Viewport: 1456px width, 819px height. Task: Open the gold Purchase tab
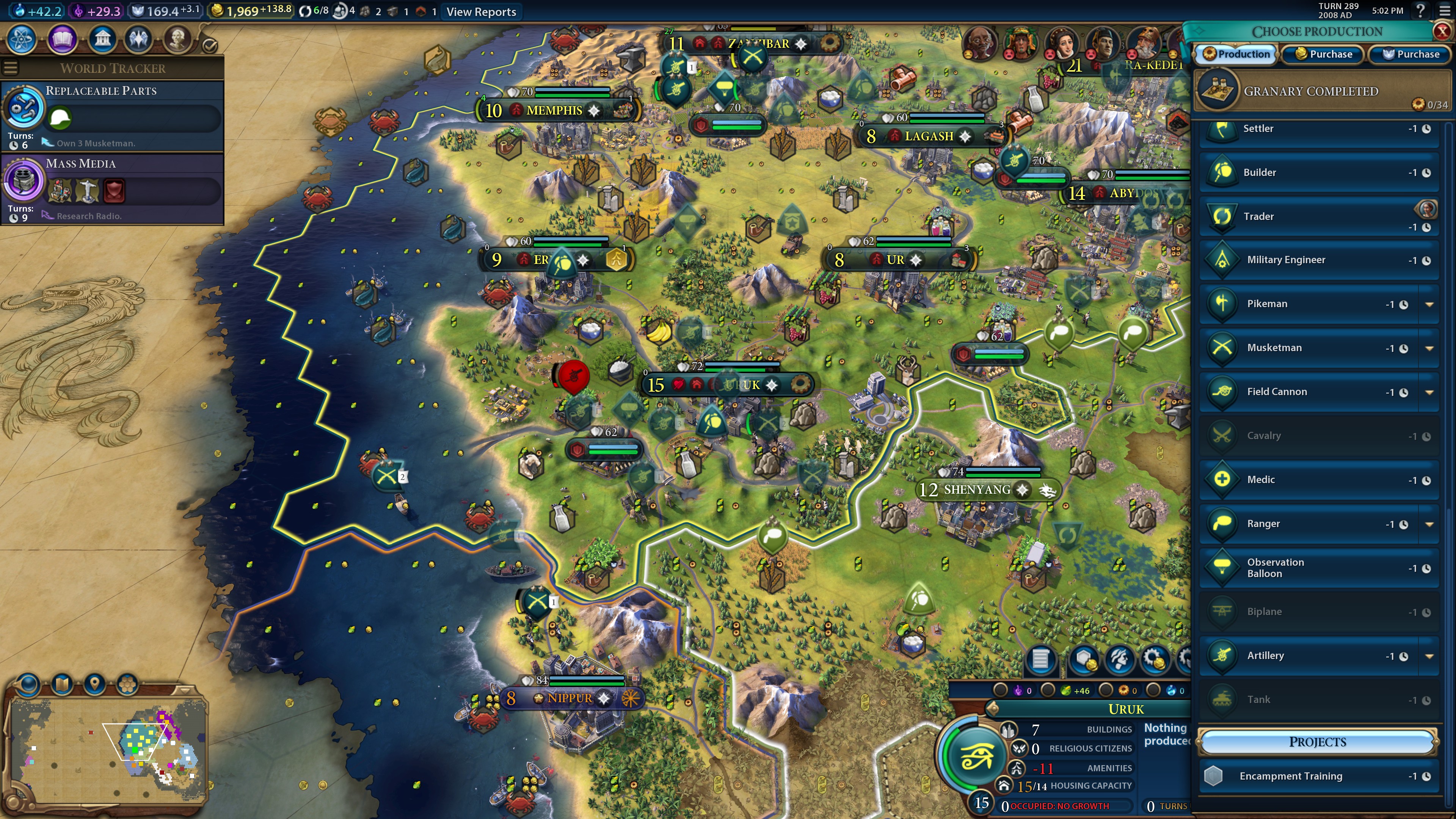click(1323, 54)
